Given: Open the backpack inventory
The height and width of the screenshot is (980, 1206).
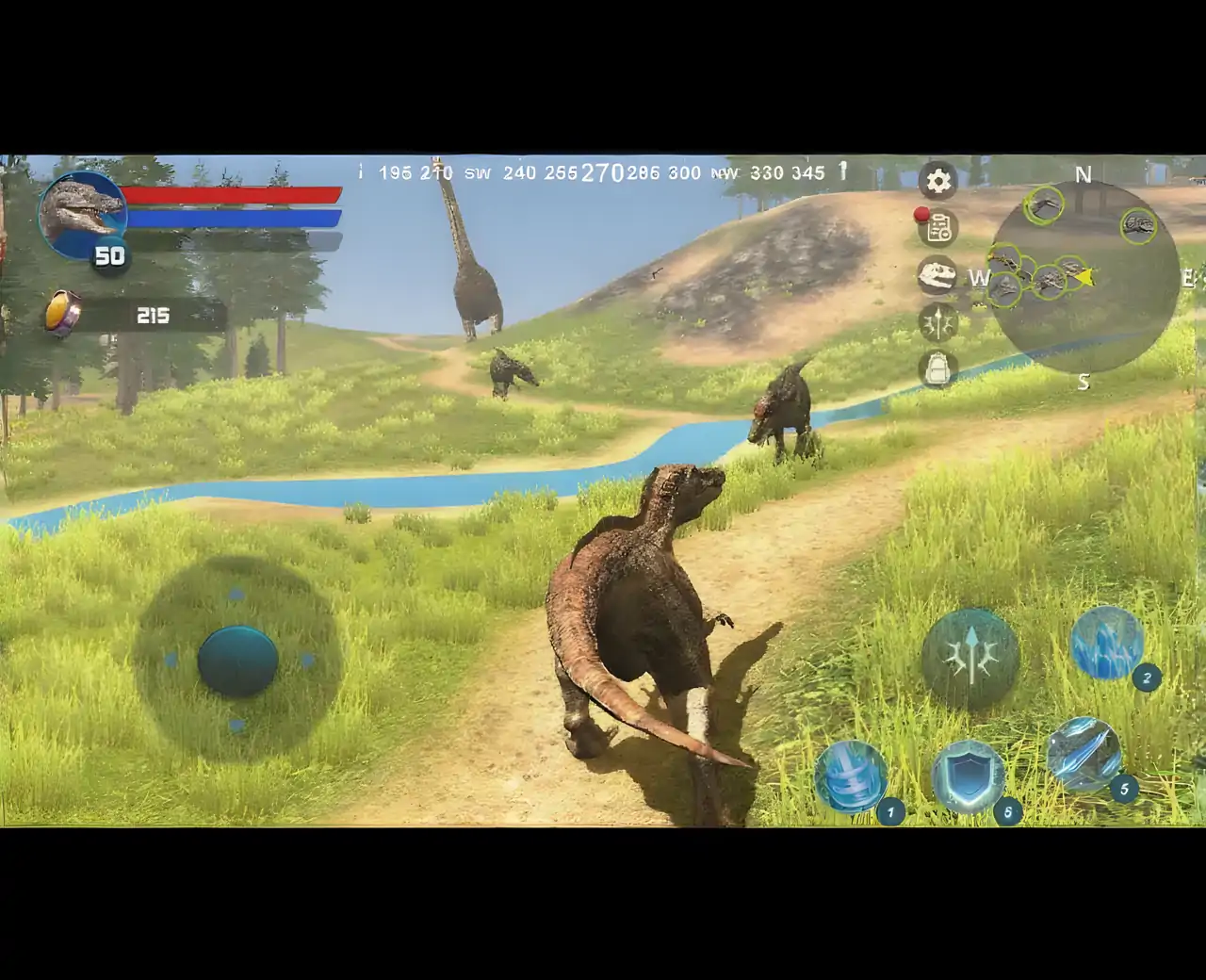Looking at the screenshot, I should [937, 369].
